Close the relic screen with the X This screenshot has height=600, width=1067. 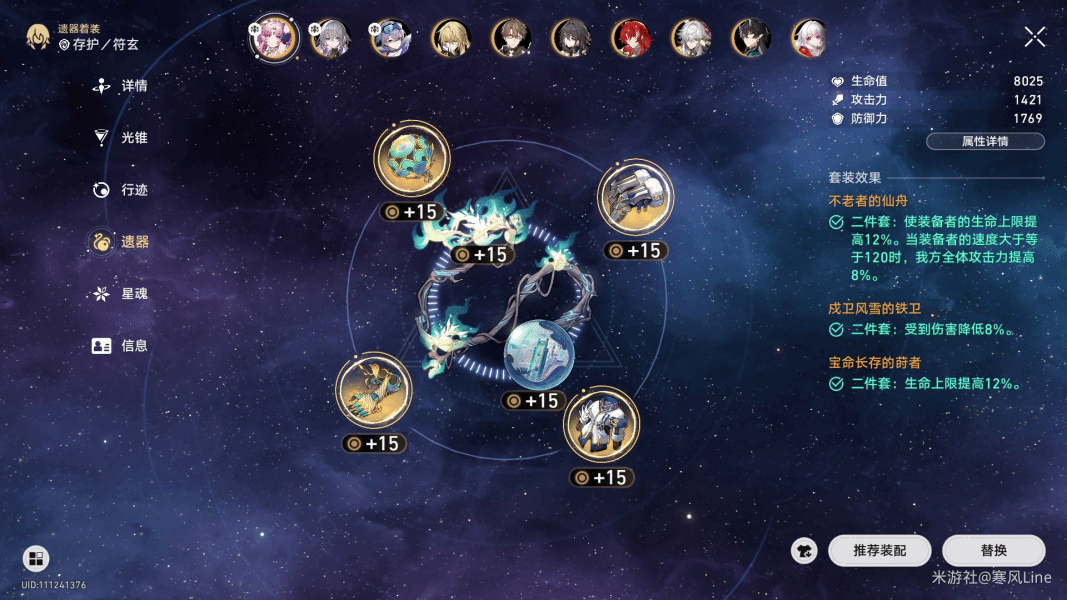click(x=1035, y=38)
